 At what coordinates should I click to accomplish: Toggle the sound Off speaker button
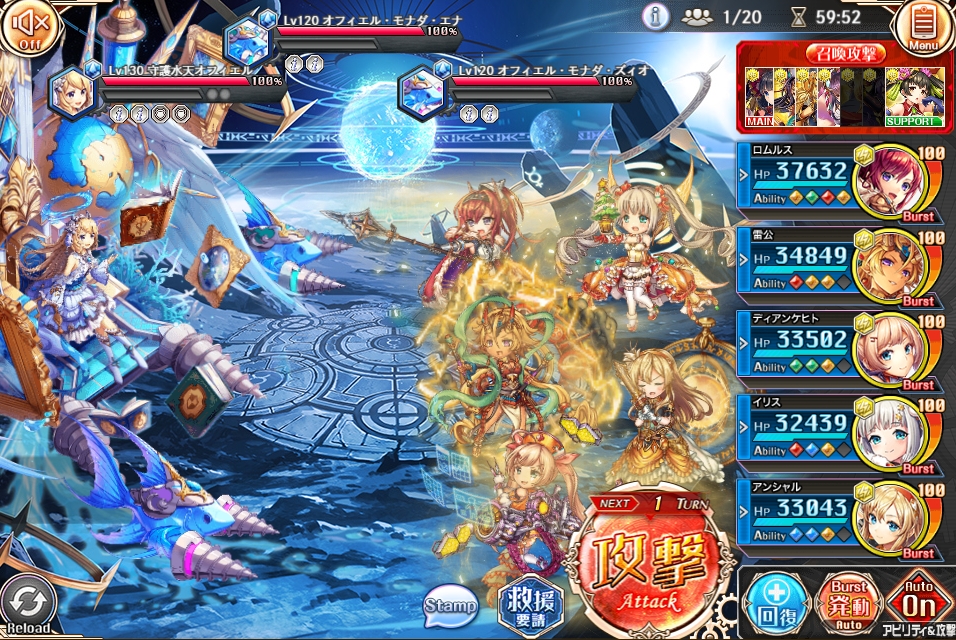tap(26, 26)
